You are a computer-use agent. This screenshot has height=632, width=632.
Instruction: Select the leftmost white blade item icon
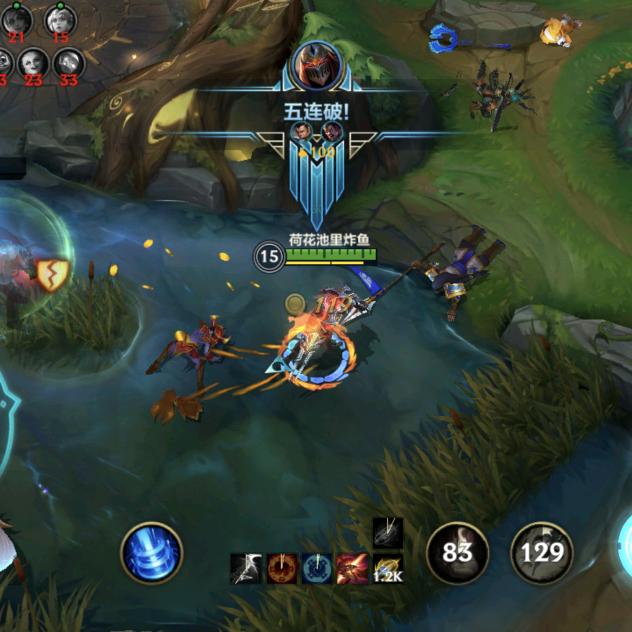coord(247,568)
